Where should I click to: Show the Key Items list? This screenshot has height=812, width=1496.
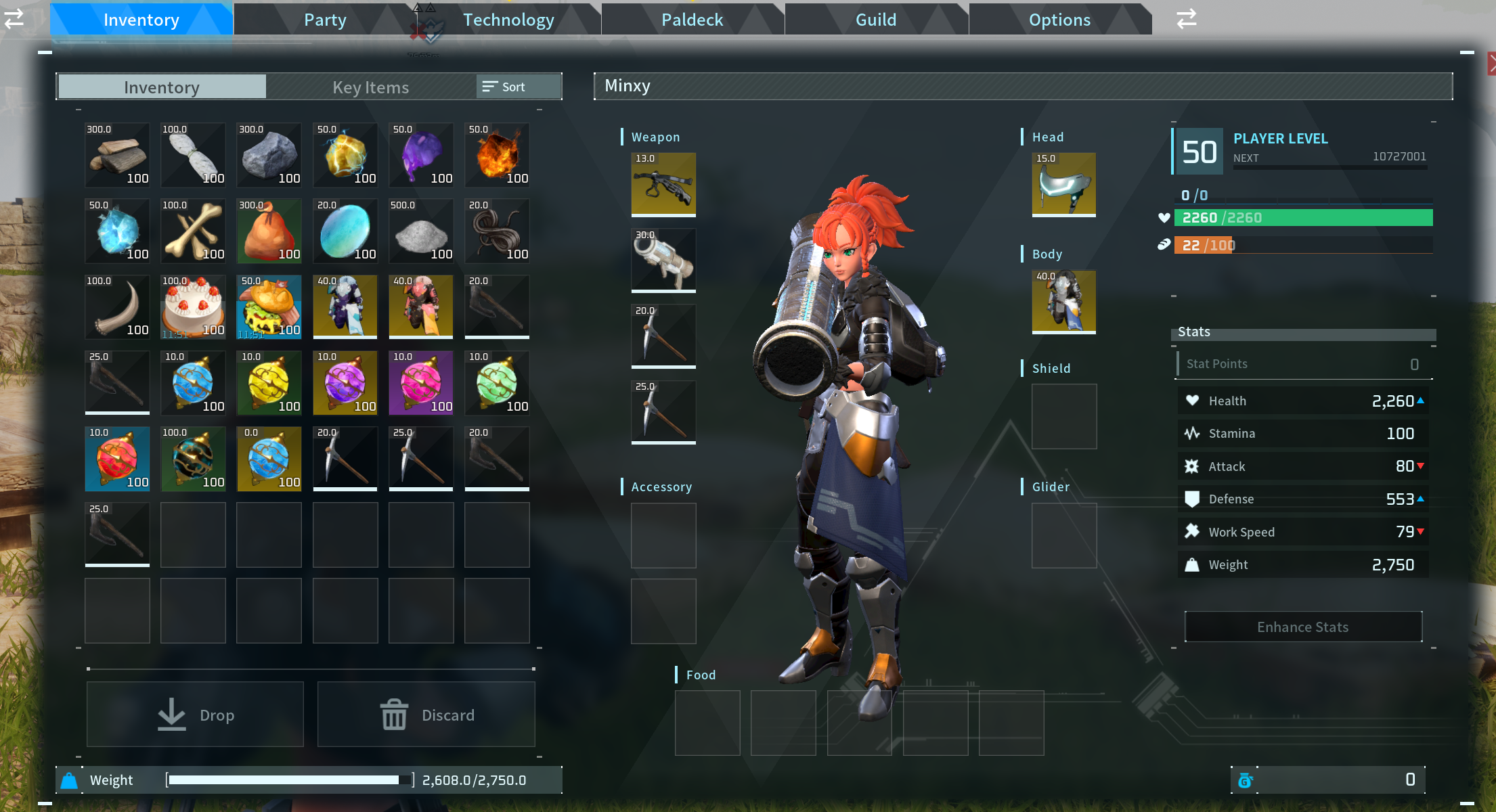[370, 87]
